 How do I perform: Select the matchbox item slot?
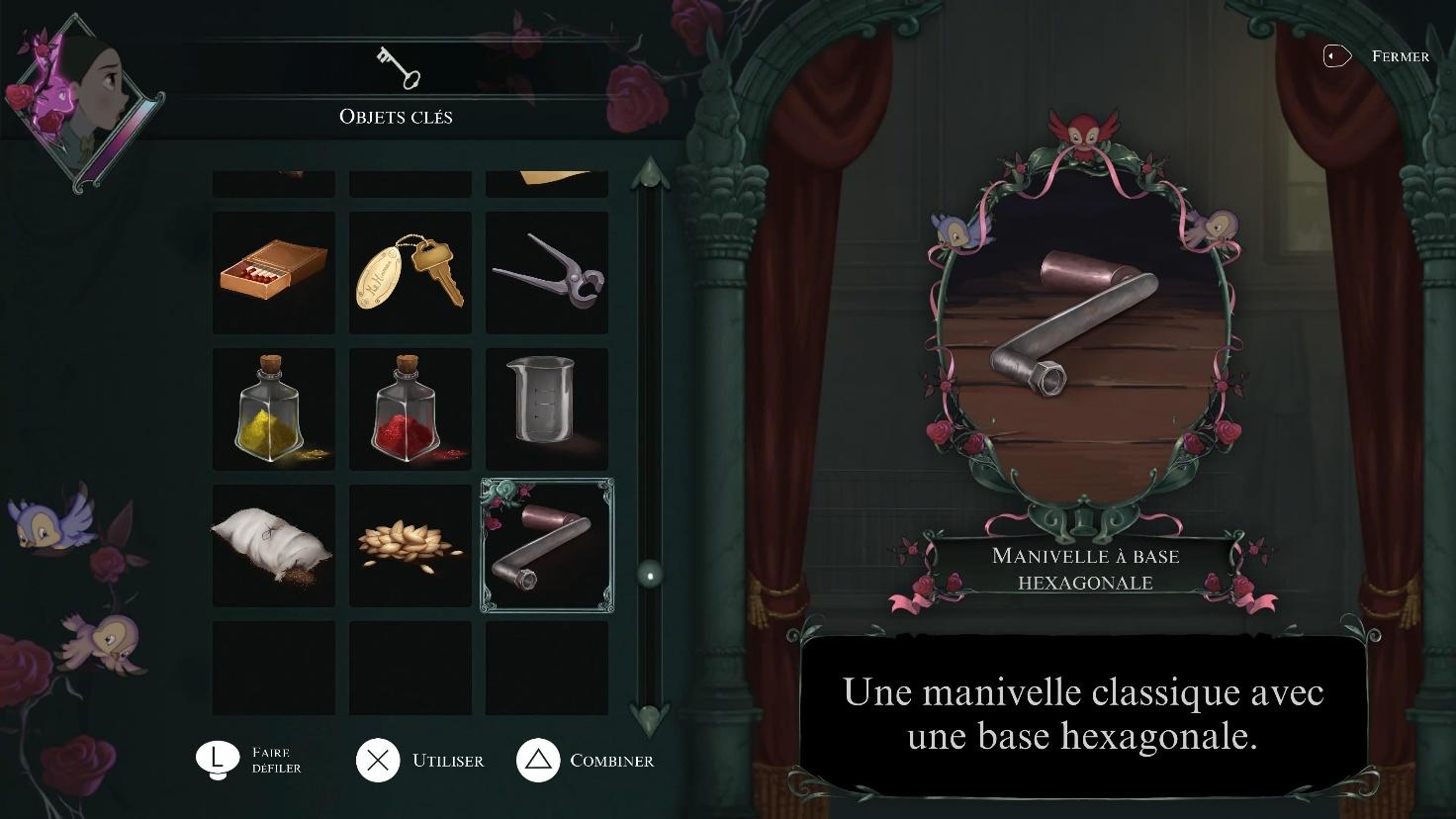pyautogui.click(x=274, y=272)
